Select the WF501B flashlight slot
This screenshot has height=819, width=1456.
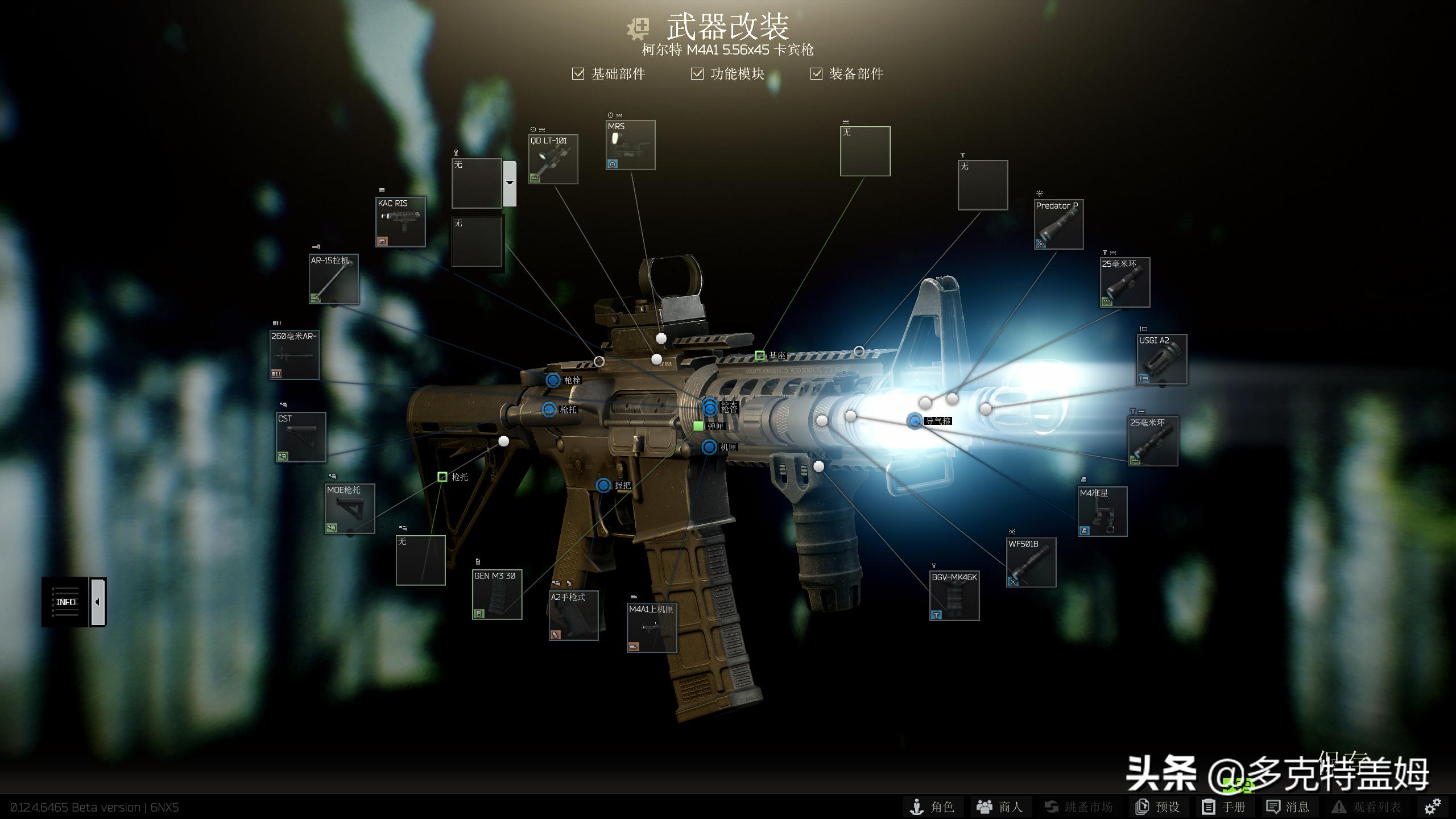point(1031,562)
